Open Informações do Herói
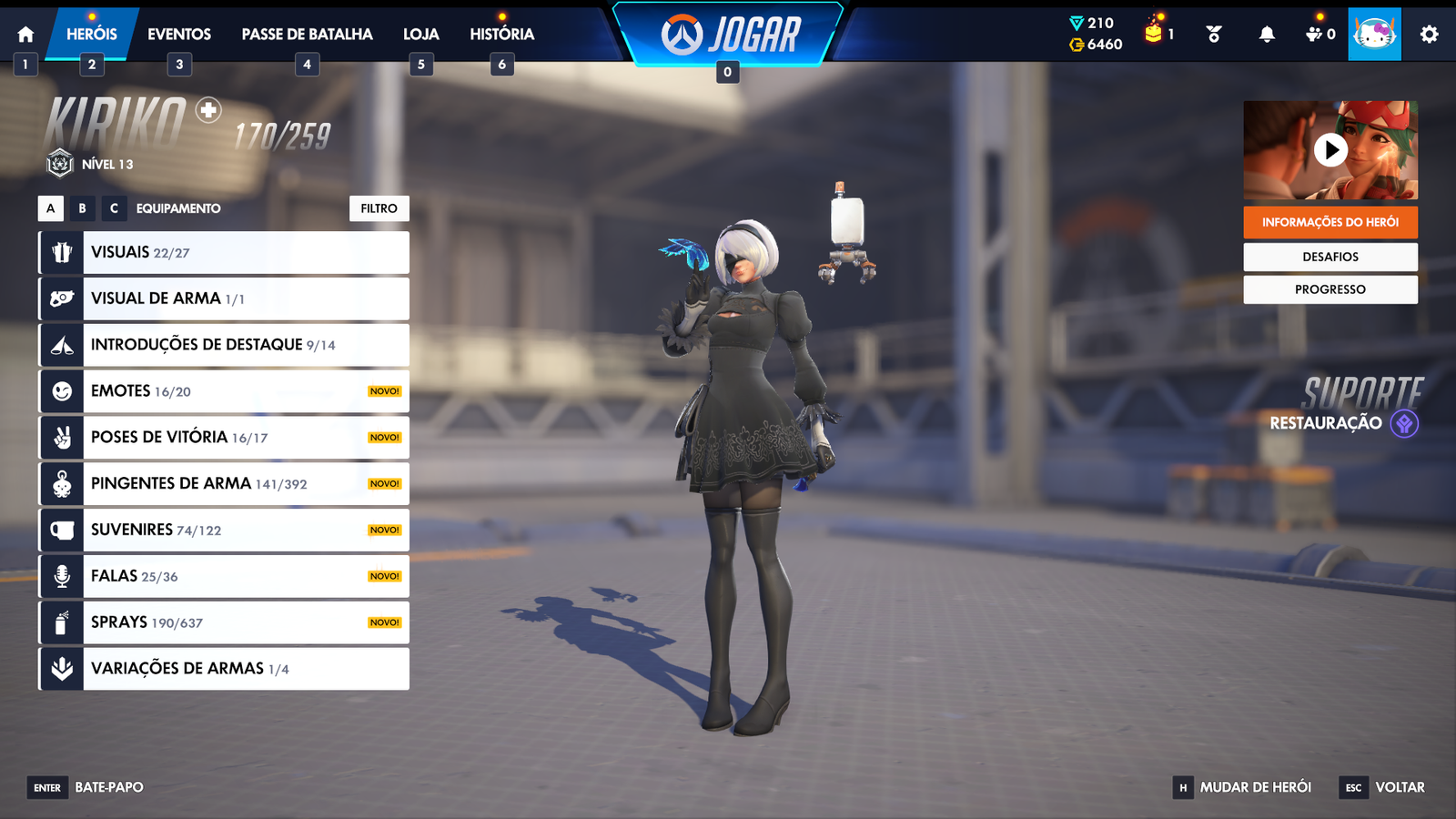 pos(1330,220)
